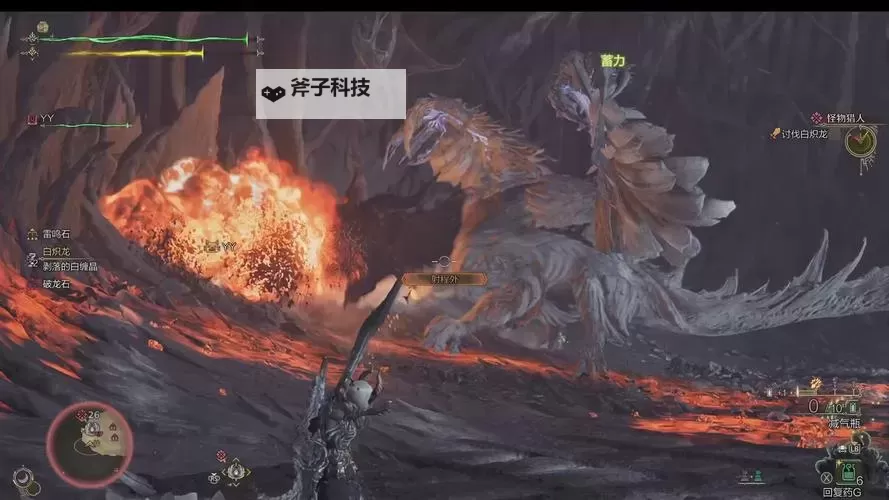Click the 白炽龙 log entry

56,250
